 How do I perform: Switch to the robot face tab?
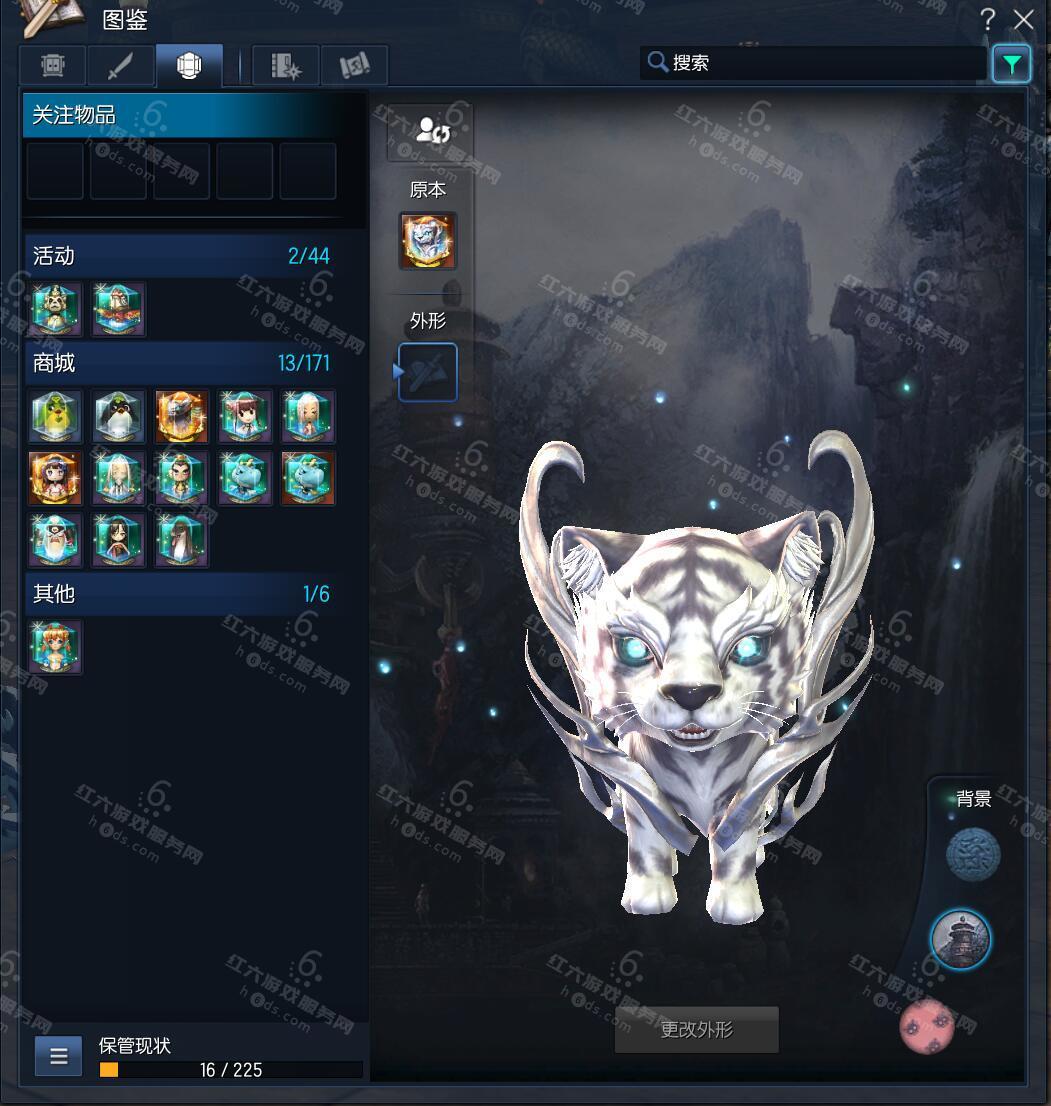[x=53, y=66]
